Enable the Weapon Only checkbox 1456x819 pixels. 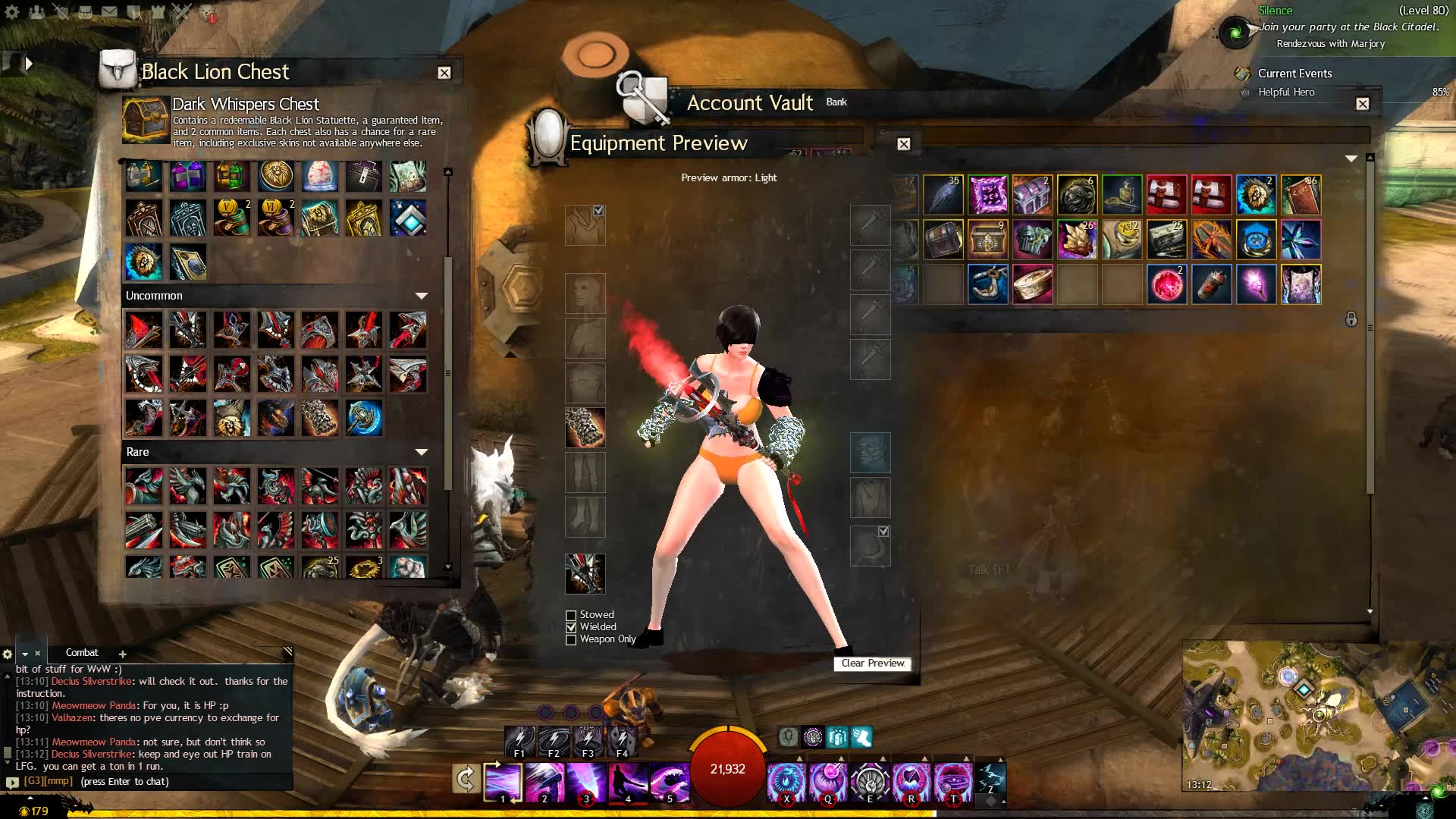point(571,640)
